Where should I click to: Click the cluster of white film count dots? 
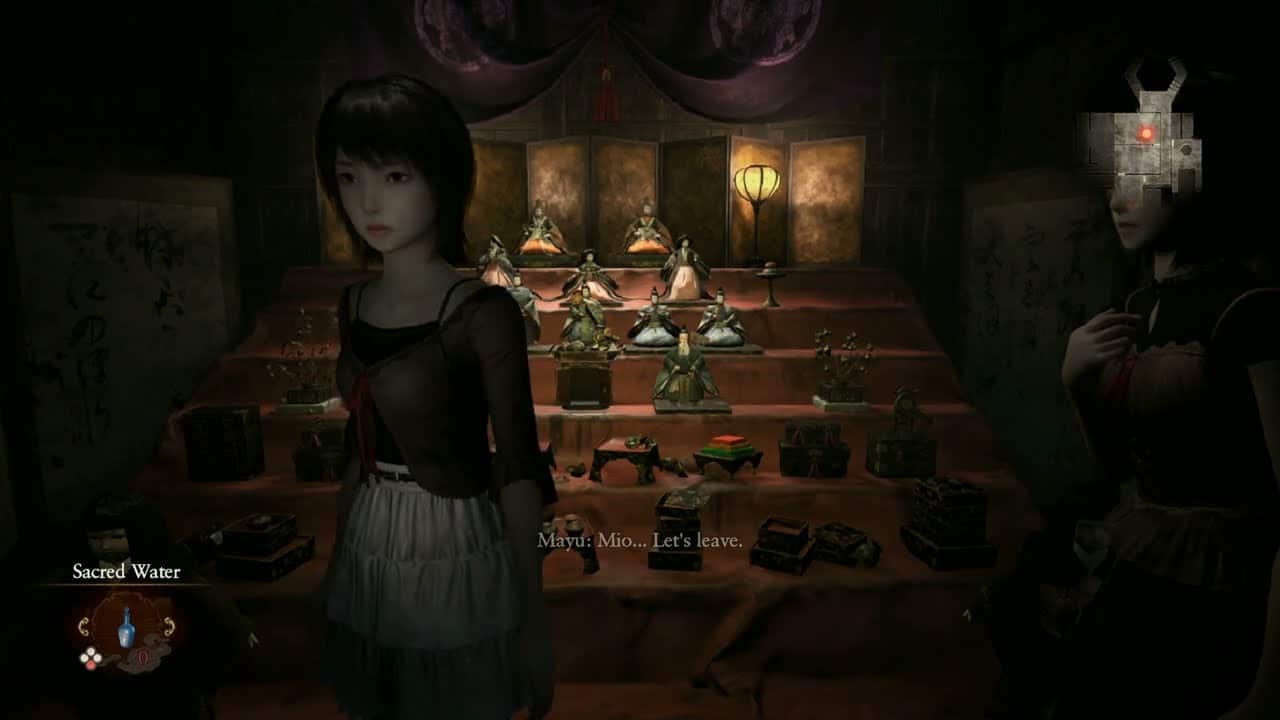click(91, 654)
